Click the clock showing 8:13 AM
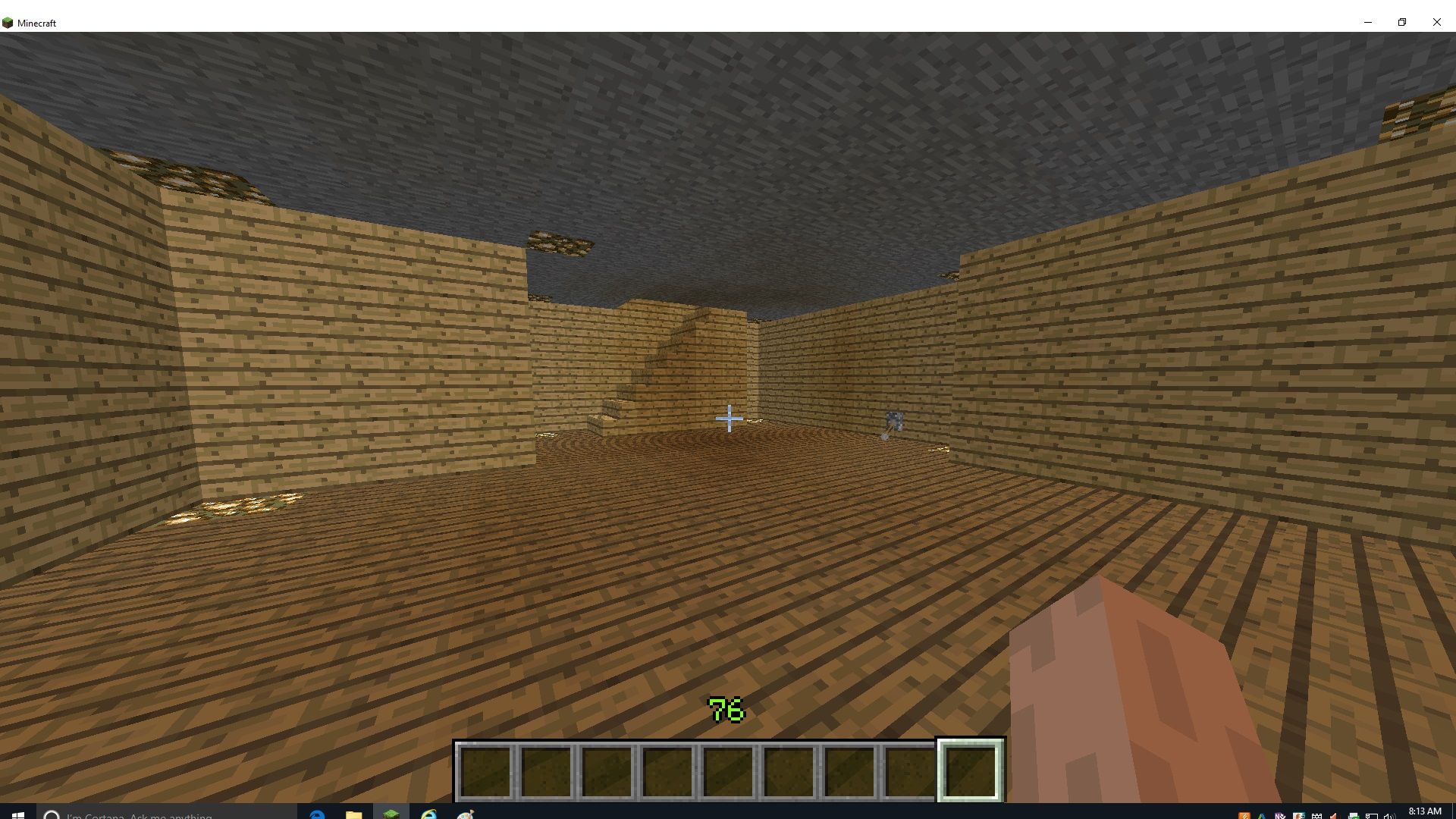This screenshot has width=1456, height=819. (1425, 811)
